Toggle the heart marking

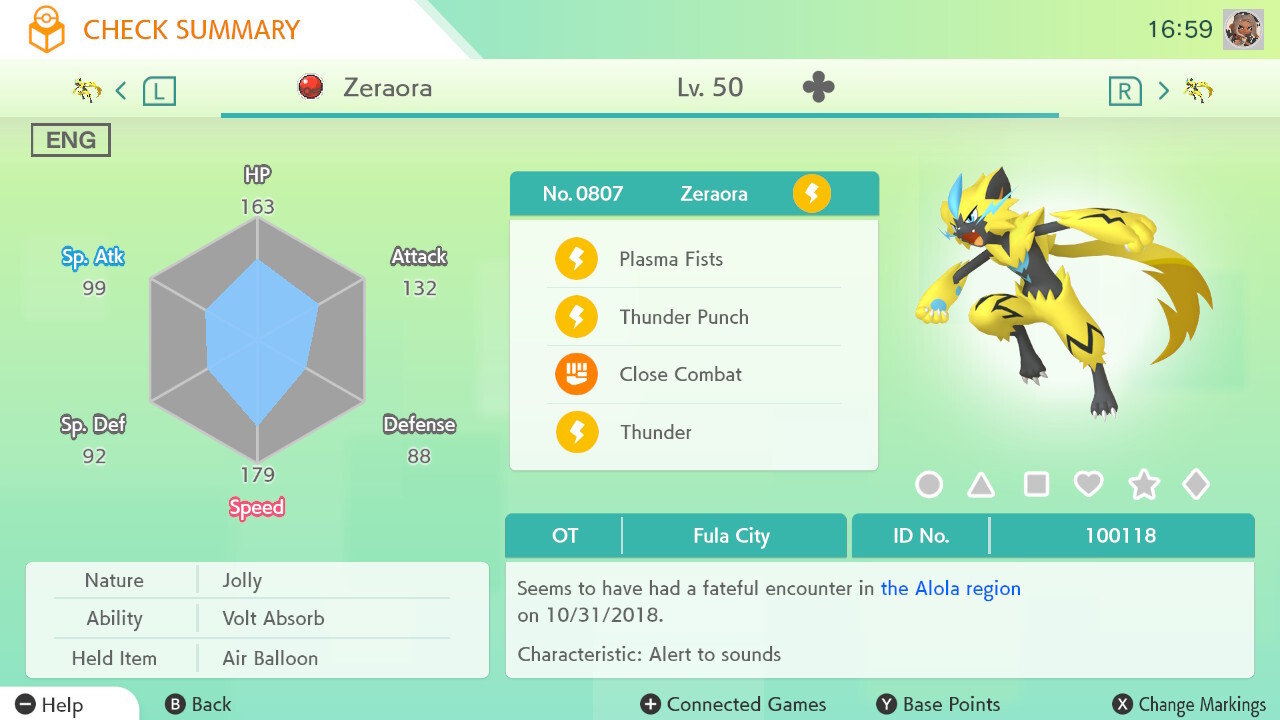[x=1088, y=485]
